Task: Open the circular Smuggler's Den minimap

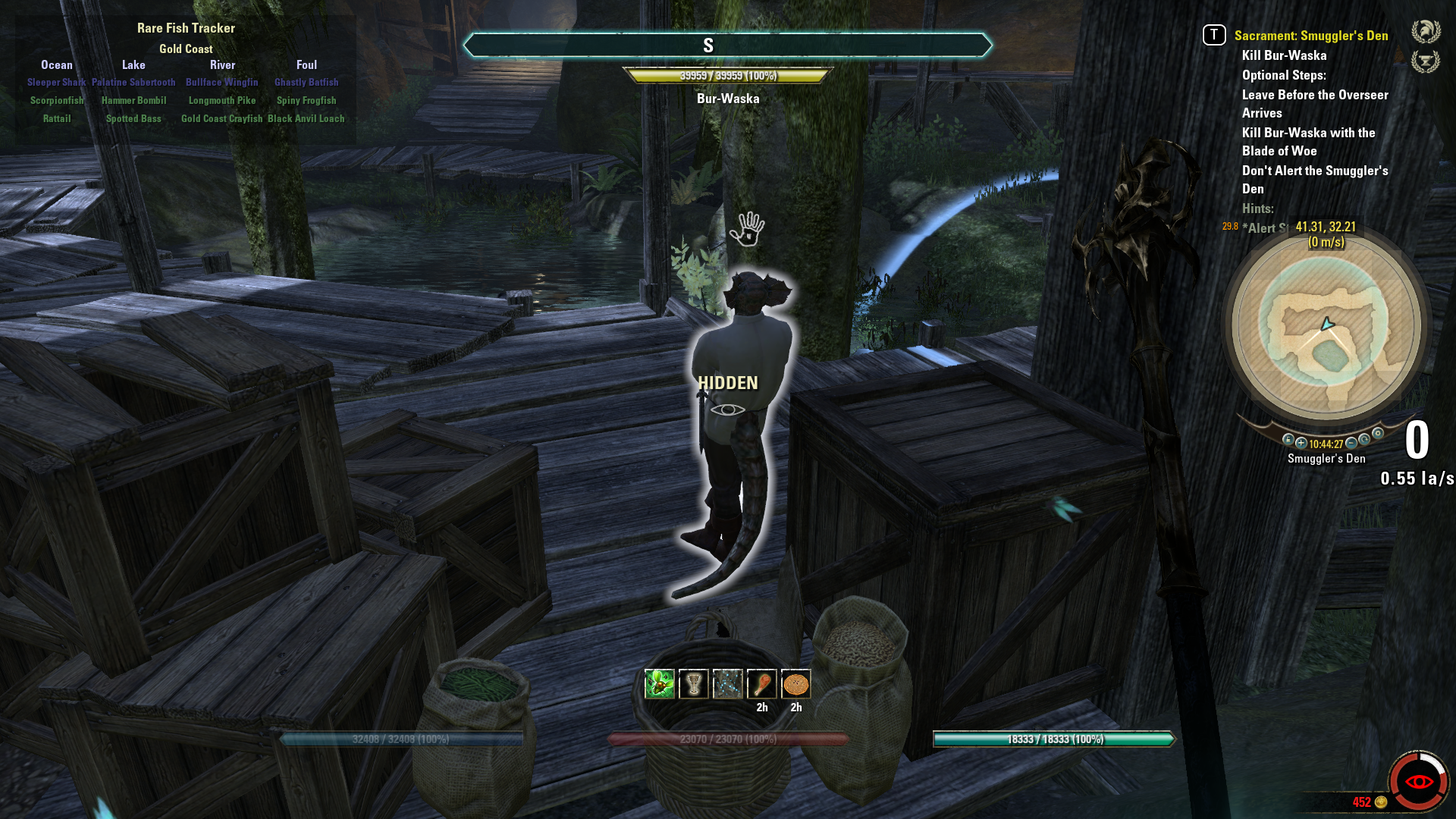Action: click(x=1326, y=327)
